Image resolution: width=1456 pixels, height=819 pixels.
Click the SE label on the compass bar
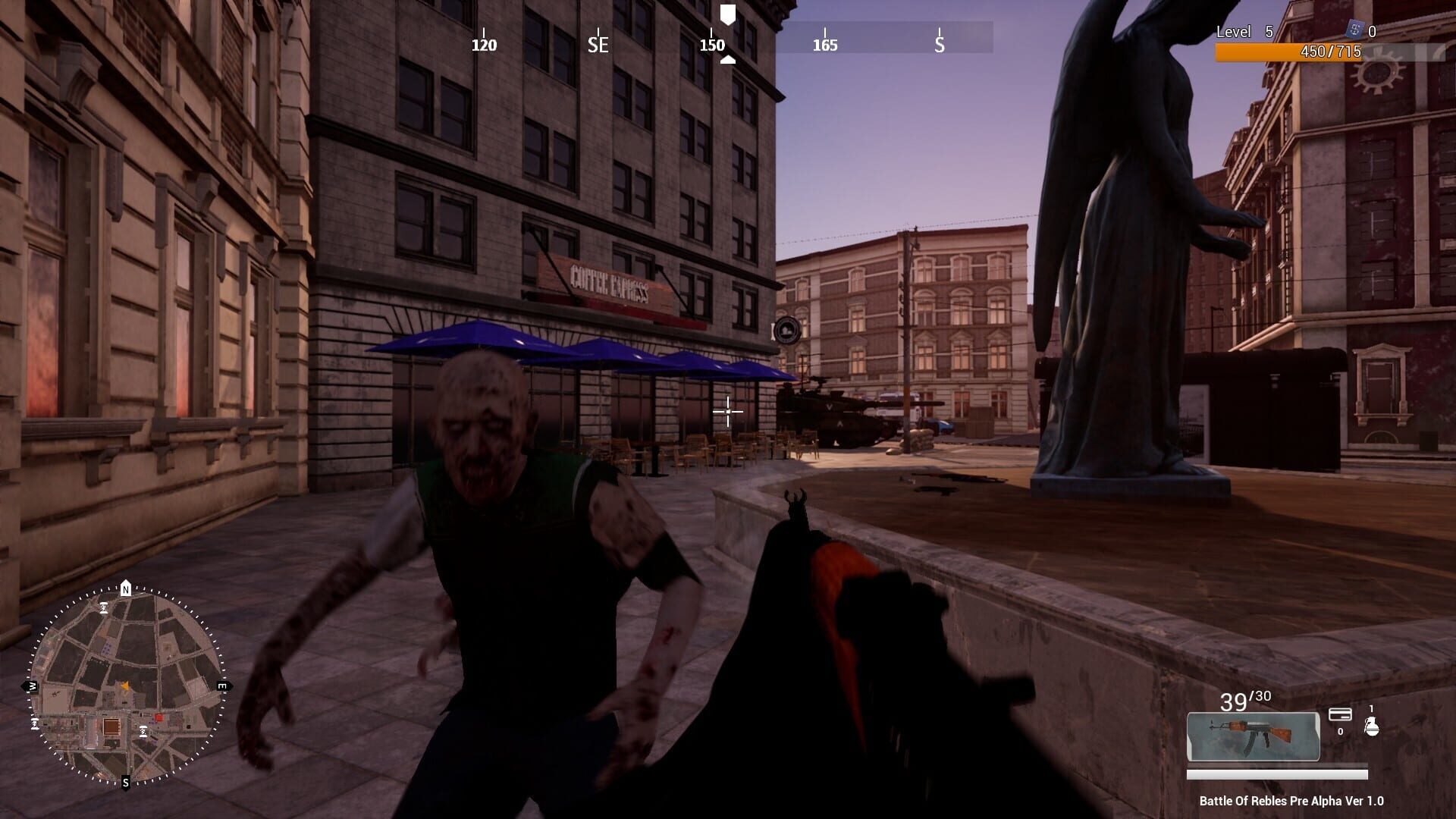tap(598, 45)
